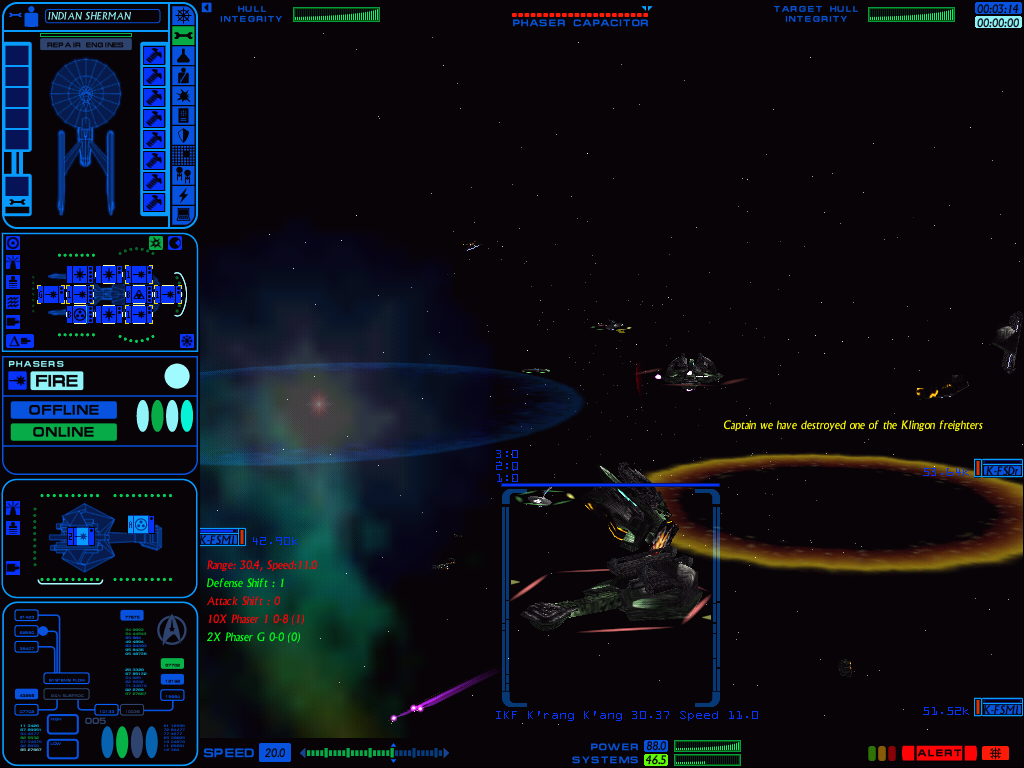1024x768 pixels.
Task: Click the target ship's photon torpedo box
Action: (x=141, y=525)
